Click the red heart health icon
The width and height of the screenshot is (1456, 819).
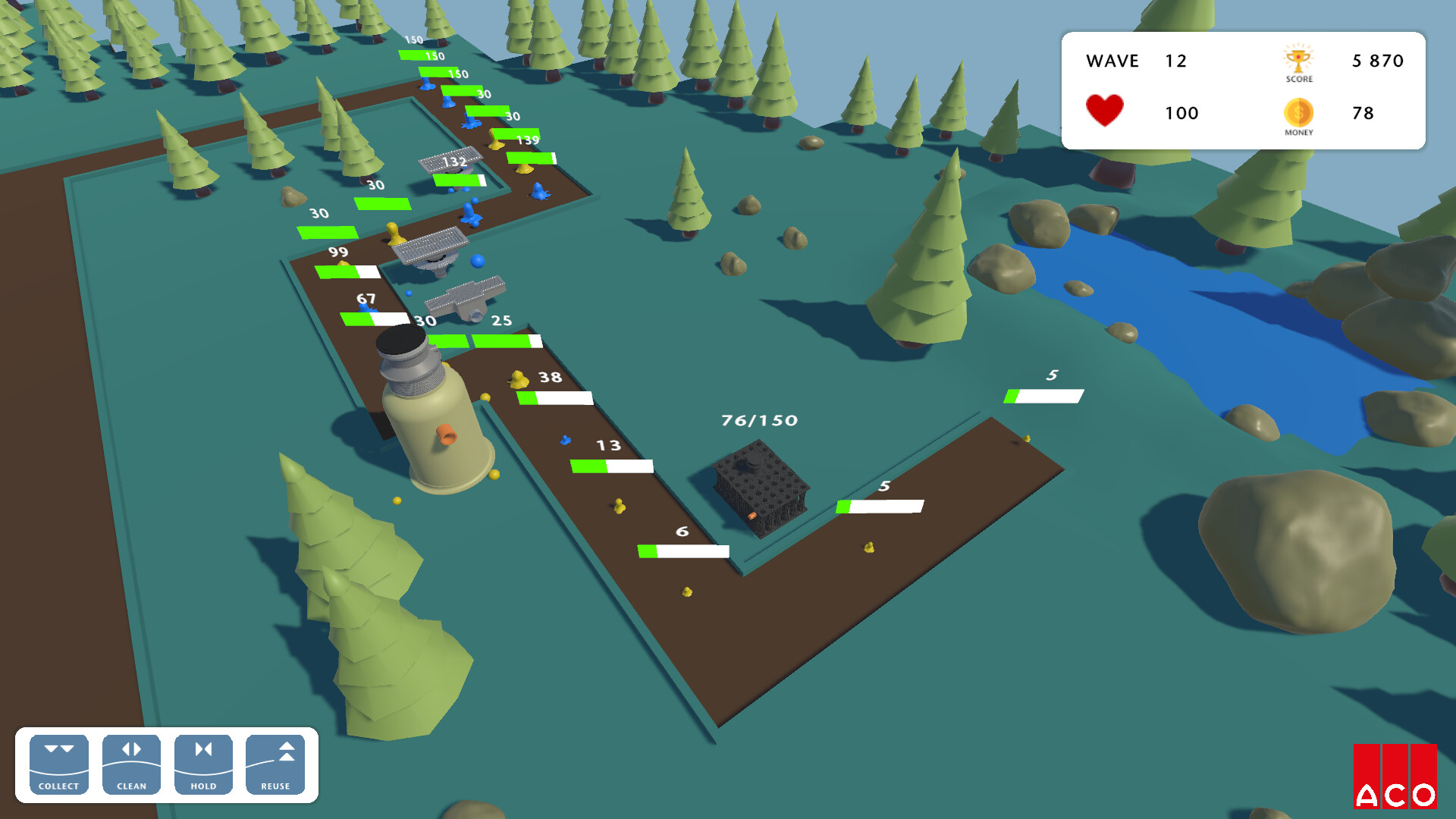1105,109
